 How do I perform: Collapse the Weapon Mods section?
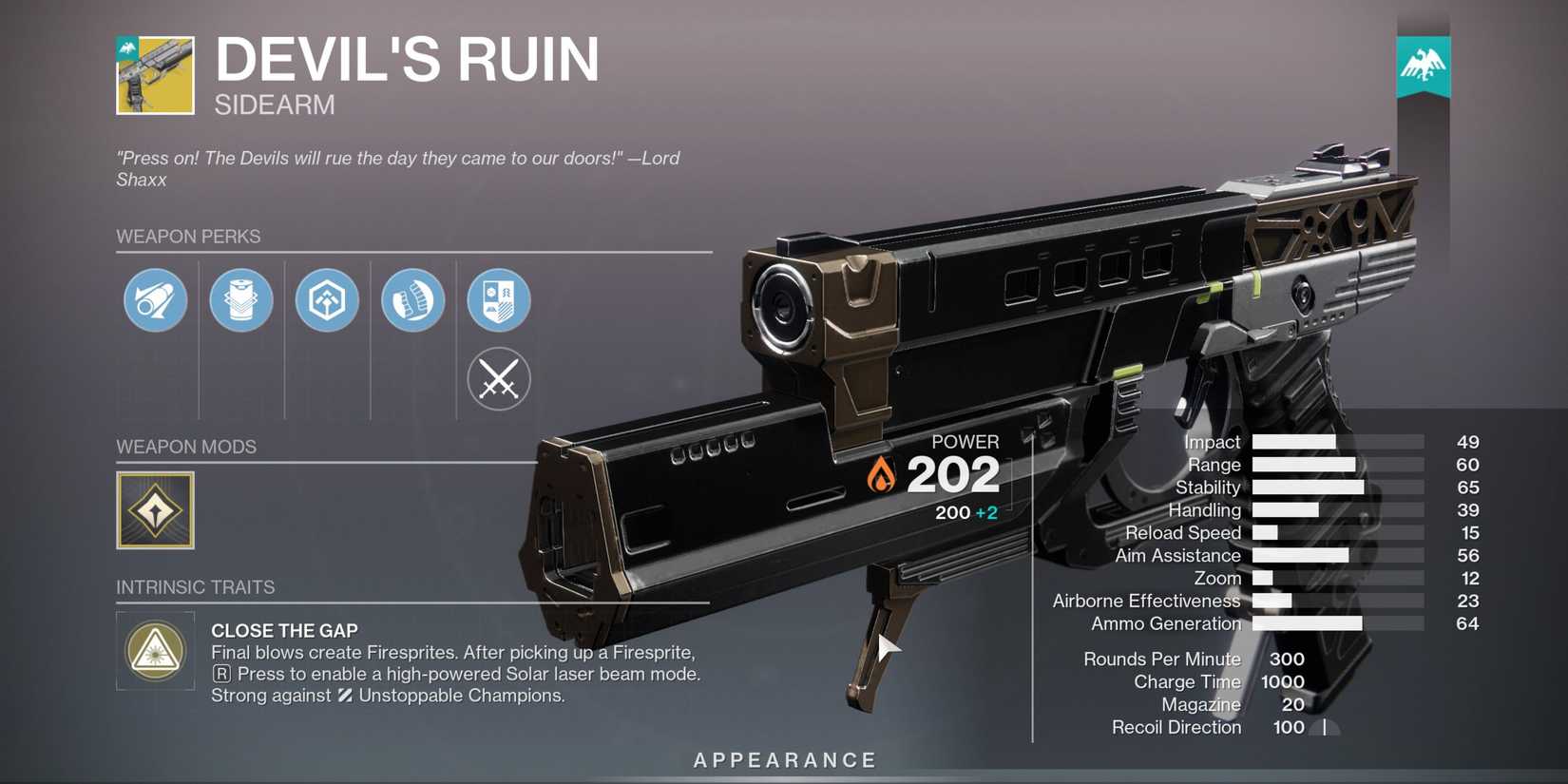[x=185, y=447]
